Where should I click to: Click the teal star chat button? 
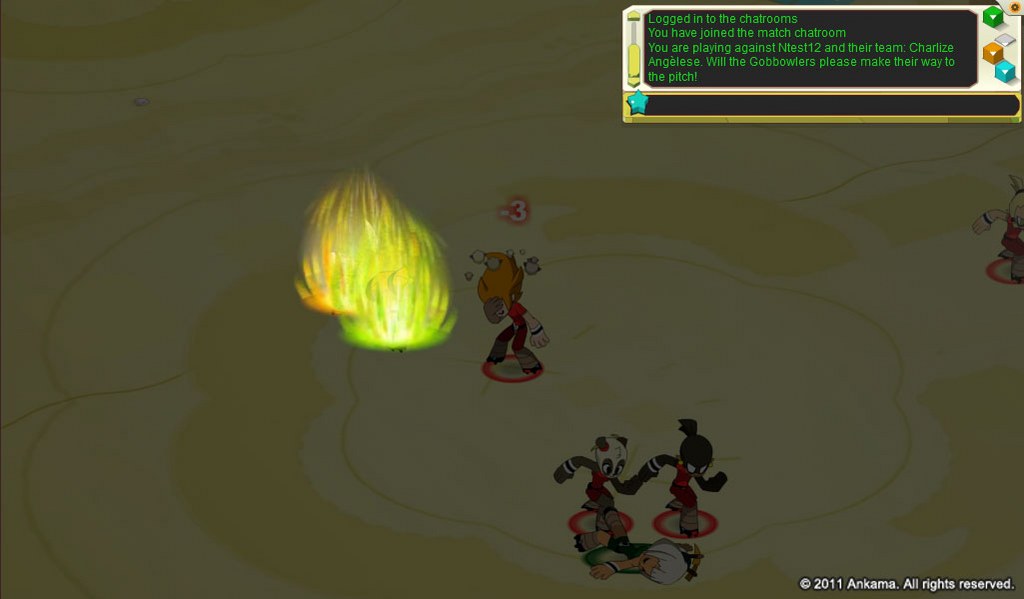(x=637, y=102)
